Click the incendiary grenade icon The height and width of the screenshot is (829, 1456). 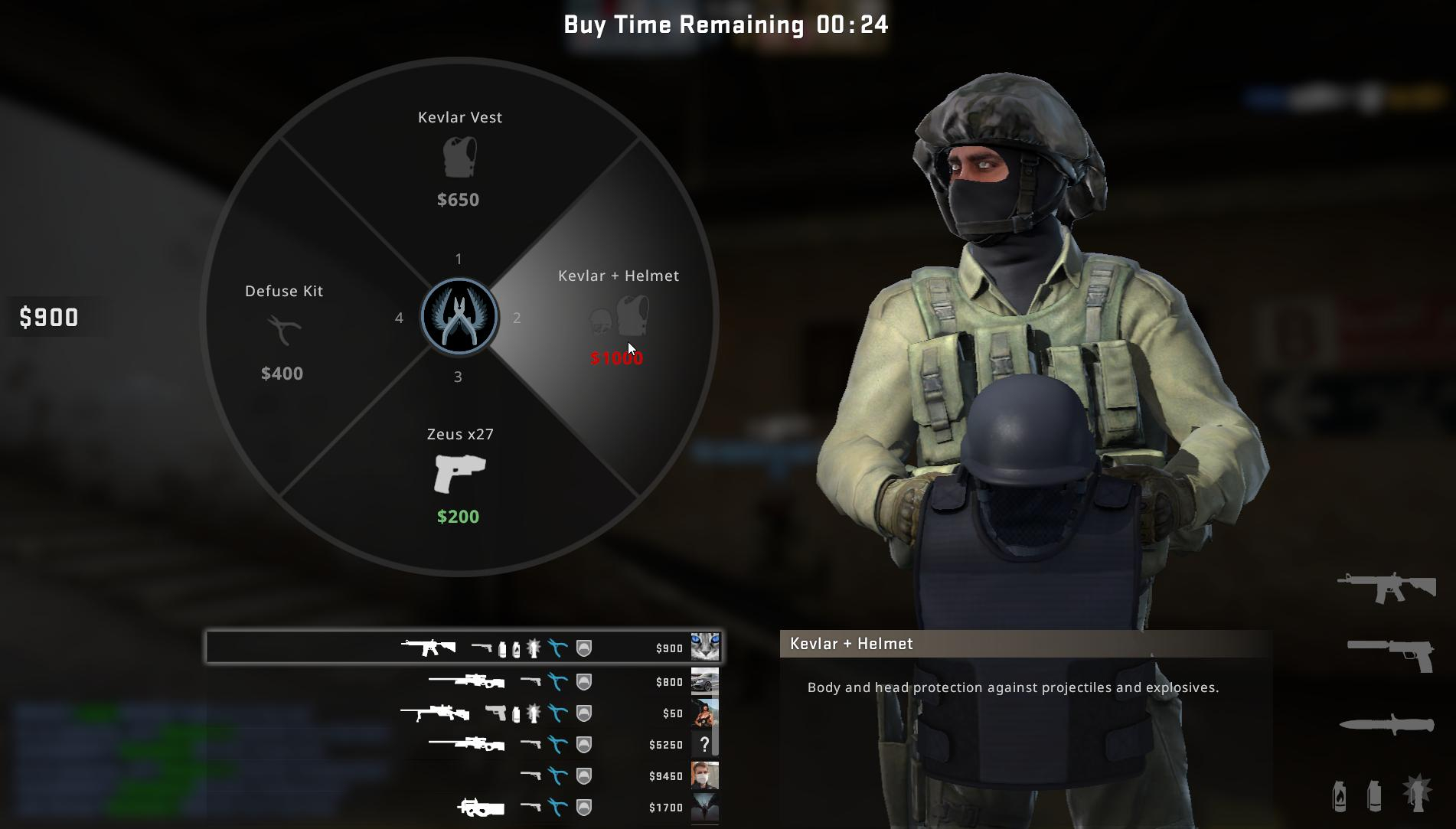(1338, 796)
